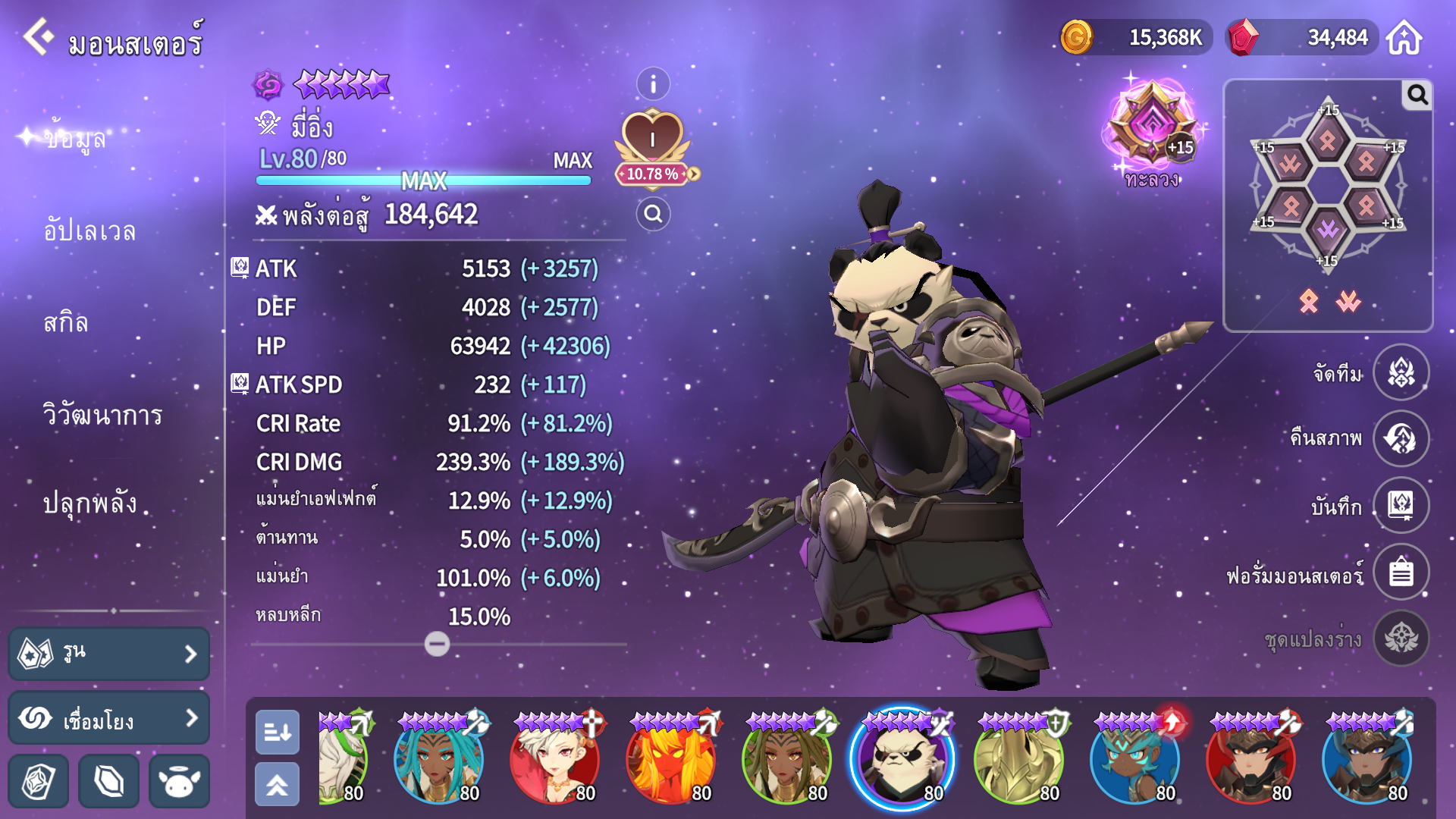This screenshot has height=819, width=1456.
Task: Select the golden armored monster portrait
Action: [x=1018, y=759]
